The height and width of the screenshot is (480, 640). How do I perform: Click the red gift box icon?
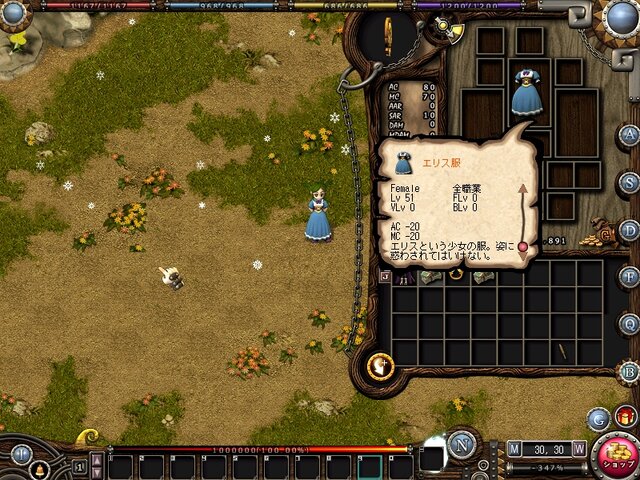(626, 415)
